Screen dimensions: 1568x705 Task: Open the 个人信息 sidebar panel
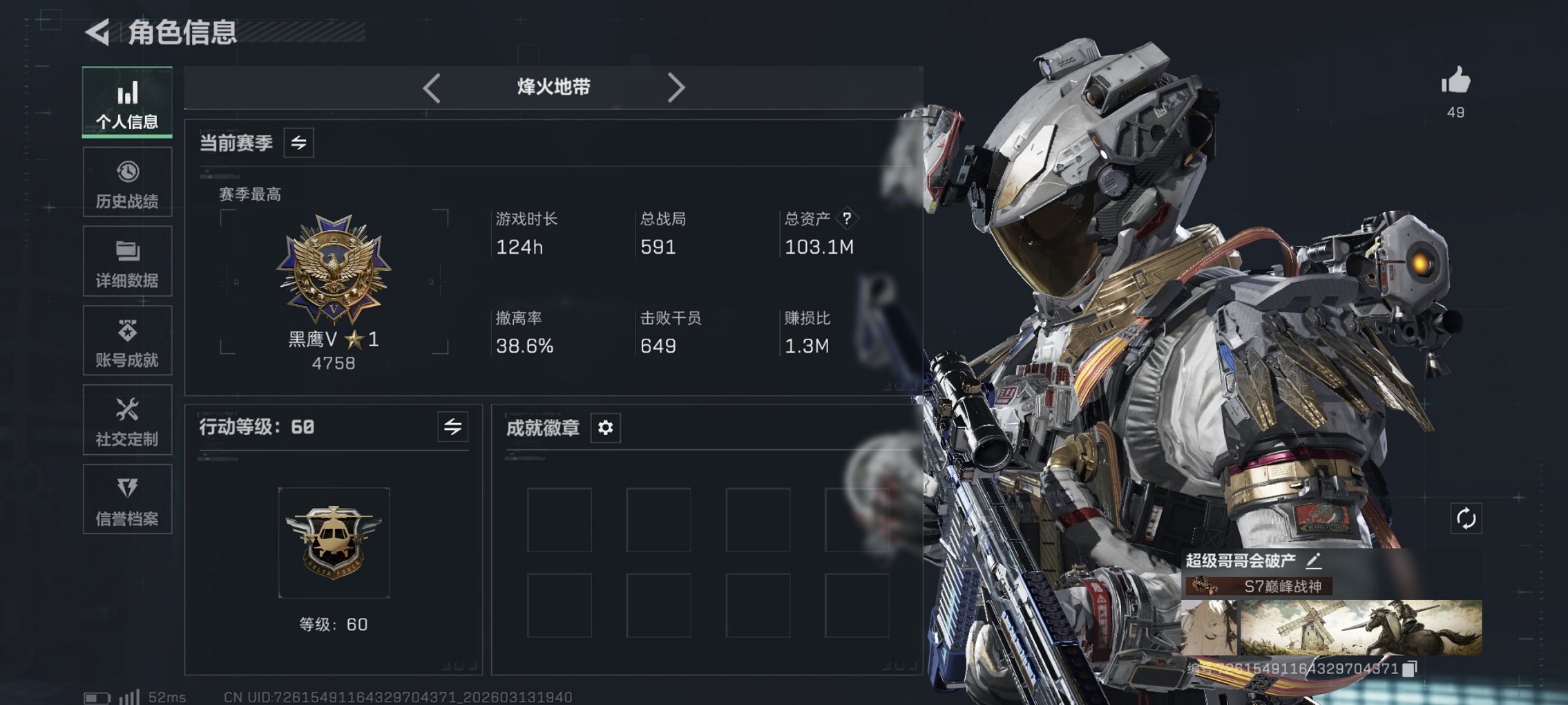click(x=126, y=102)
